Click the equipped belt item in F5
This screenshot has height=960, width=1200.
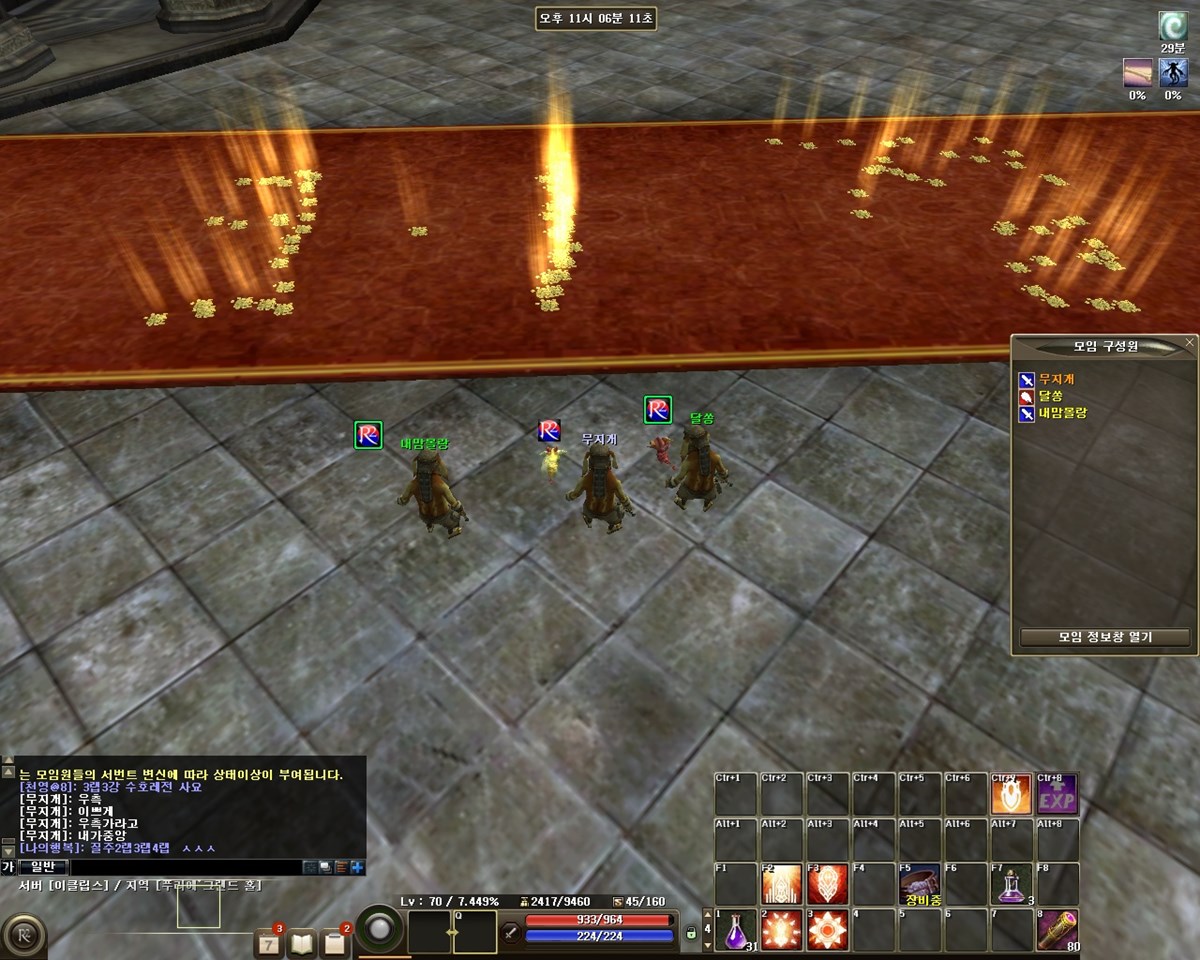click(x=919, y=885)
